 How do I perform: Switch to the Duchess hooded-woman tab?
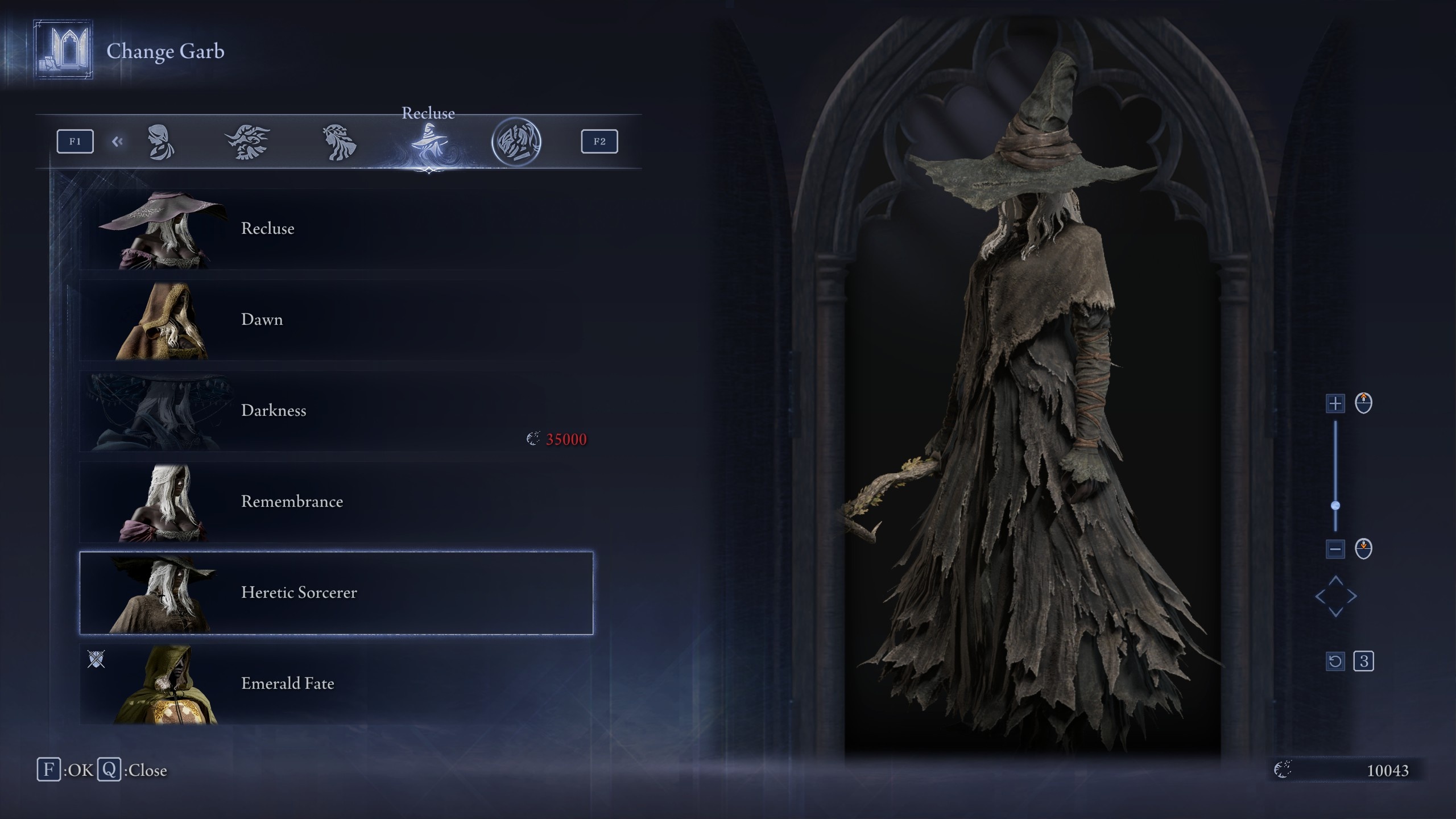pos(161,142)
